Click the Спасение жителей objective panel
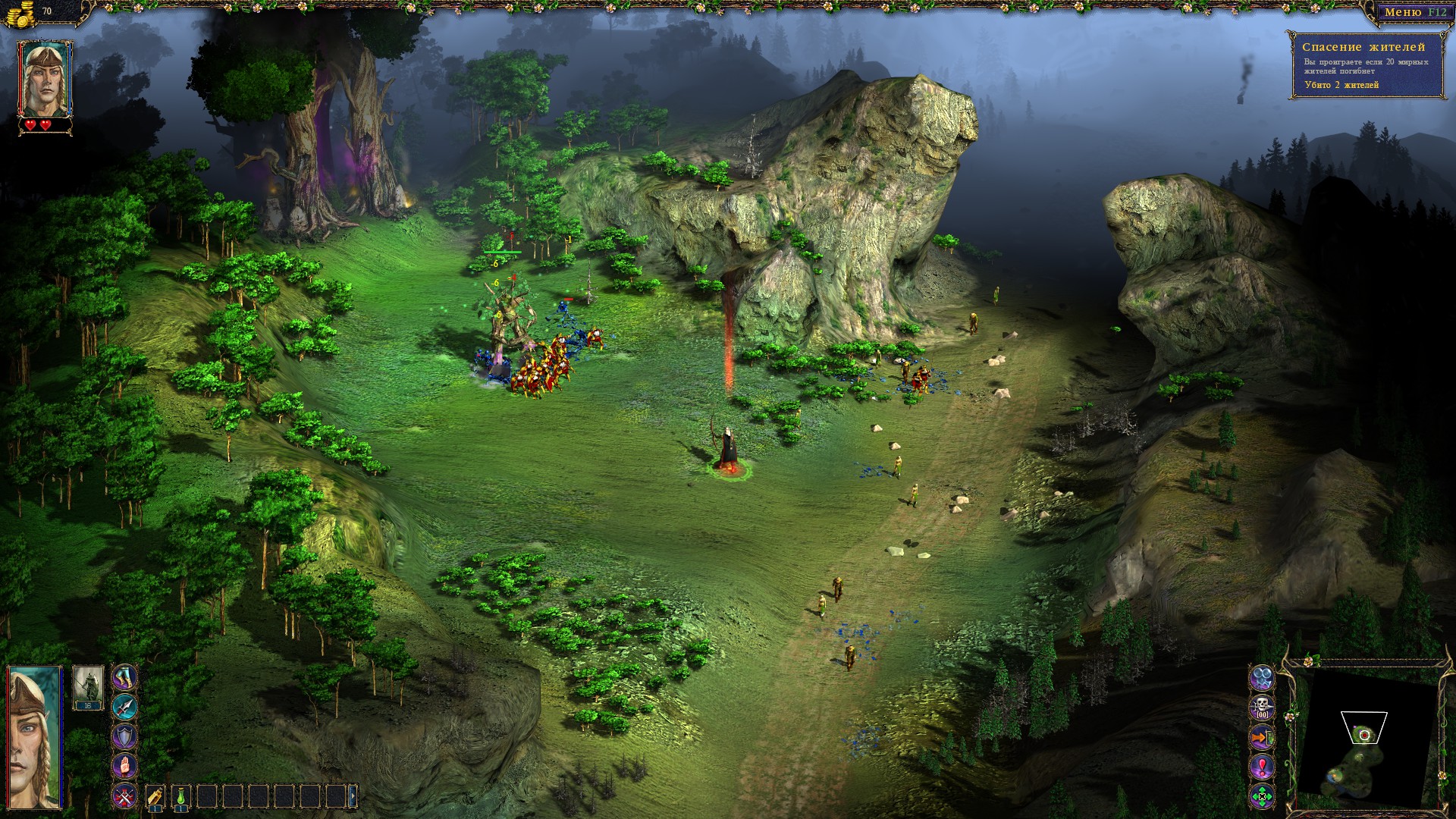The height and width of the screenshot is (819, 1456). (1365, 45)
